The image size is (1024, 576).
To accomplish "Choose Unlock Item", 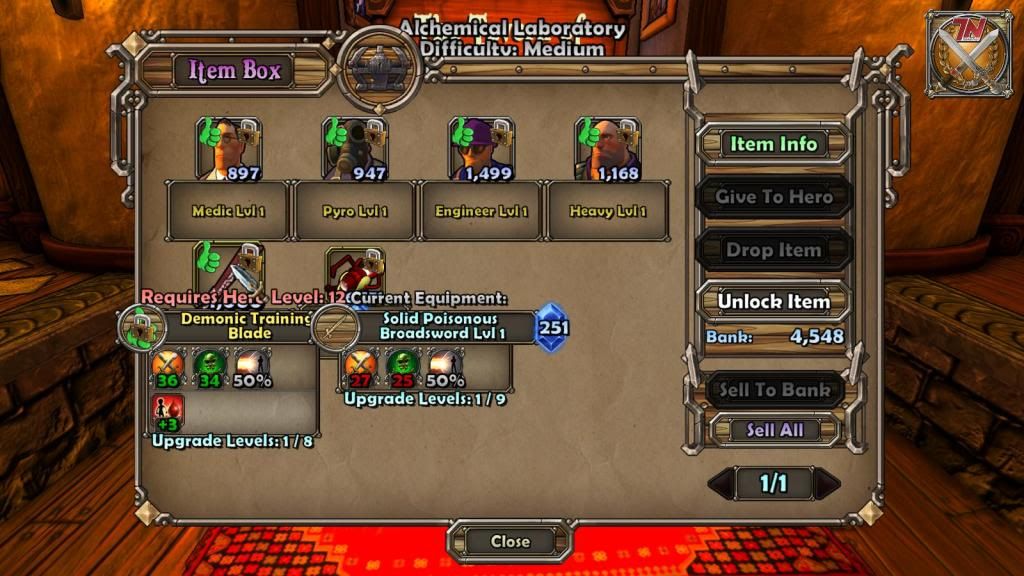I will (773, 302).
